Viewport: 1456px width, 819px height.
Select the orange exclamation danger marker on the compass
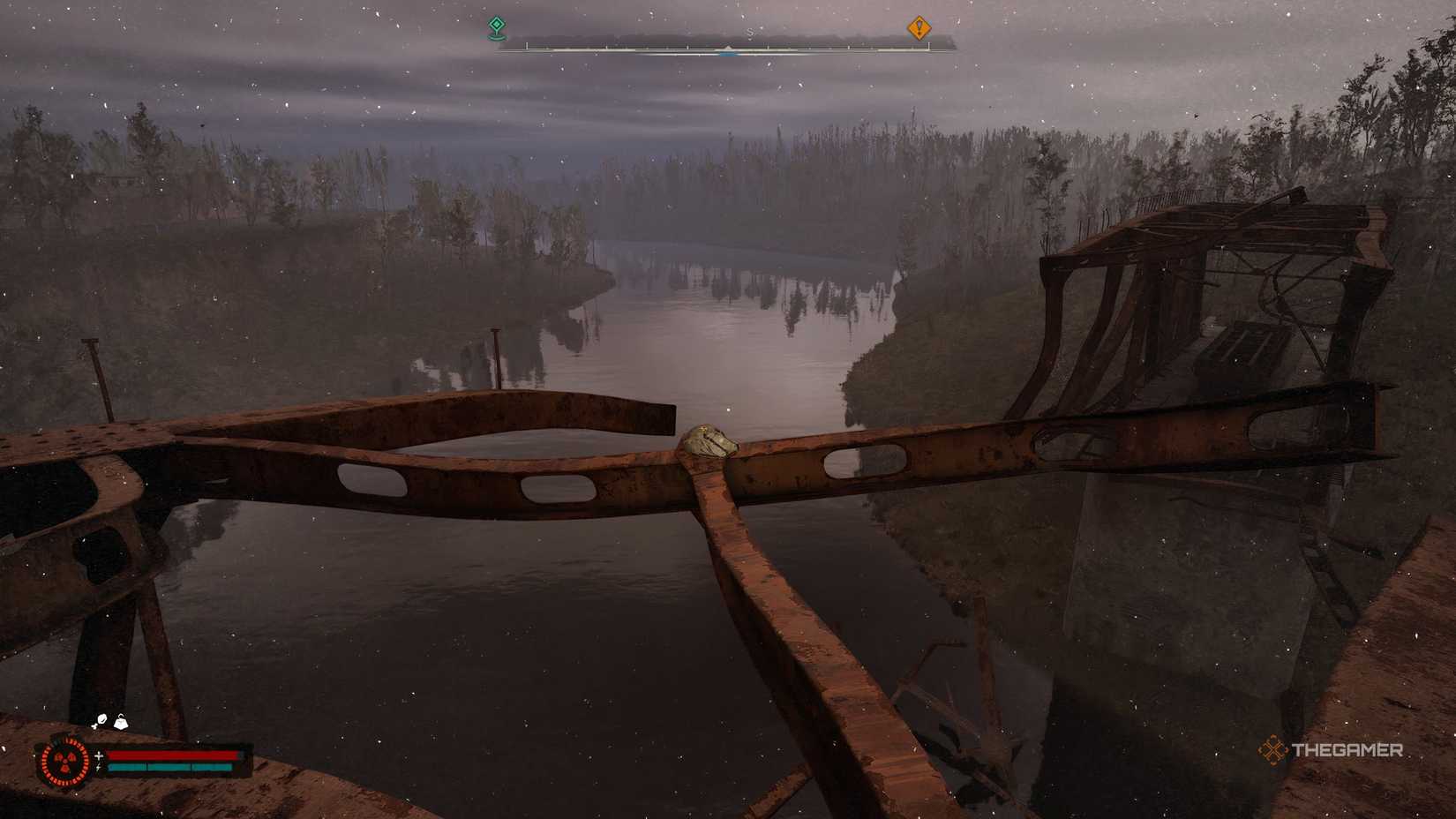click(x=919, y=29)
